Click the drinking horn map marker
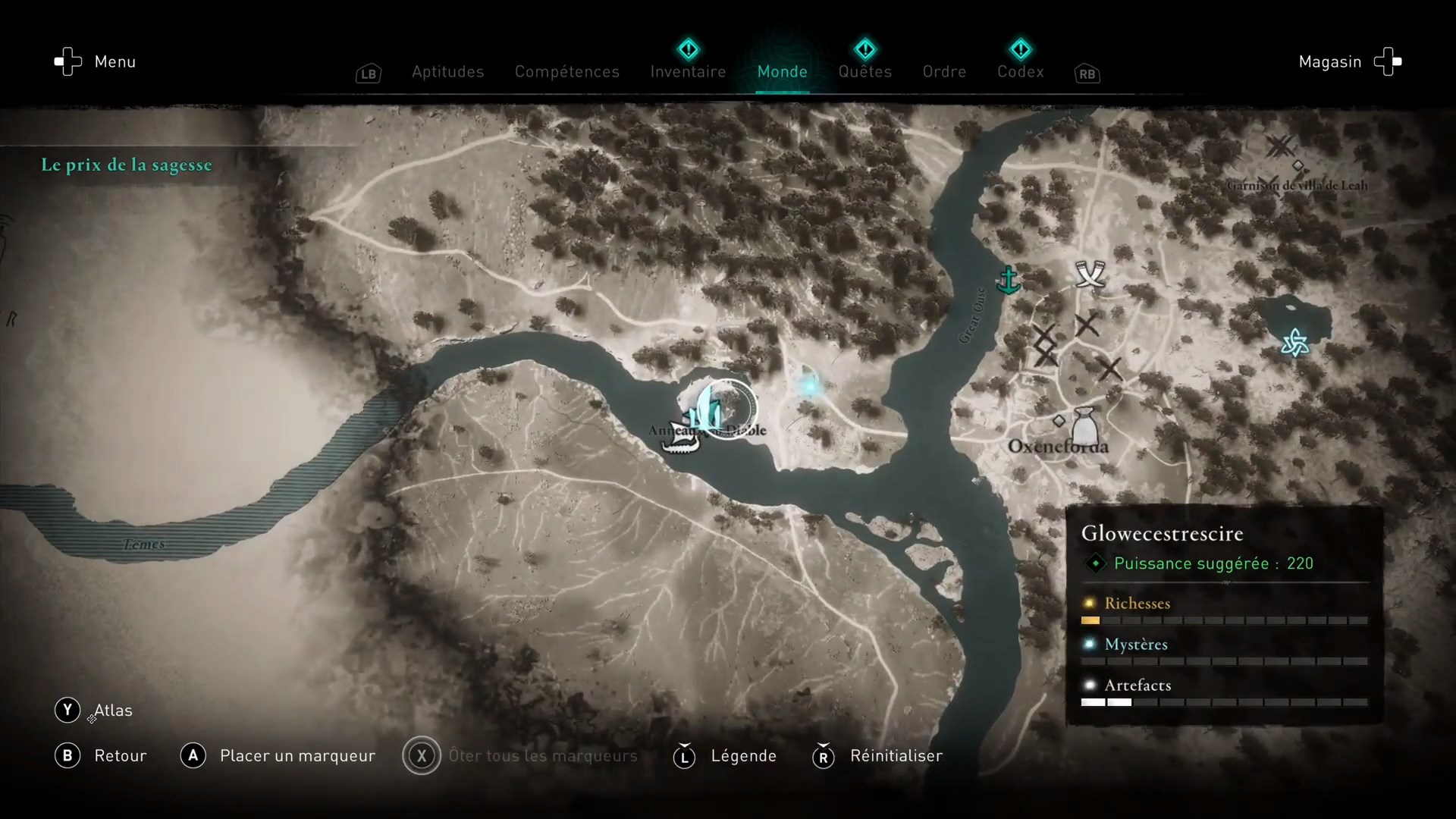Screen dimensions: 1456x819 [x=1090, y=274]
